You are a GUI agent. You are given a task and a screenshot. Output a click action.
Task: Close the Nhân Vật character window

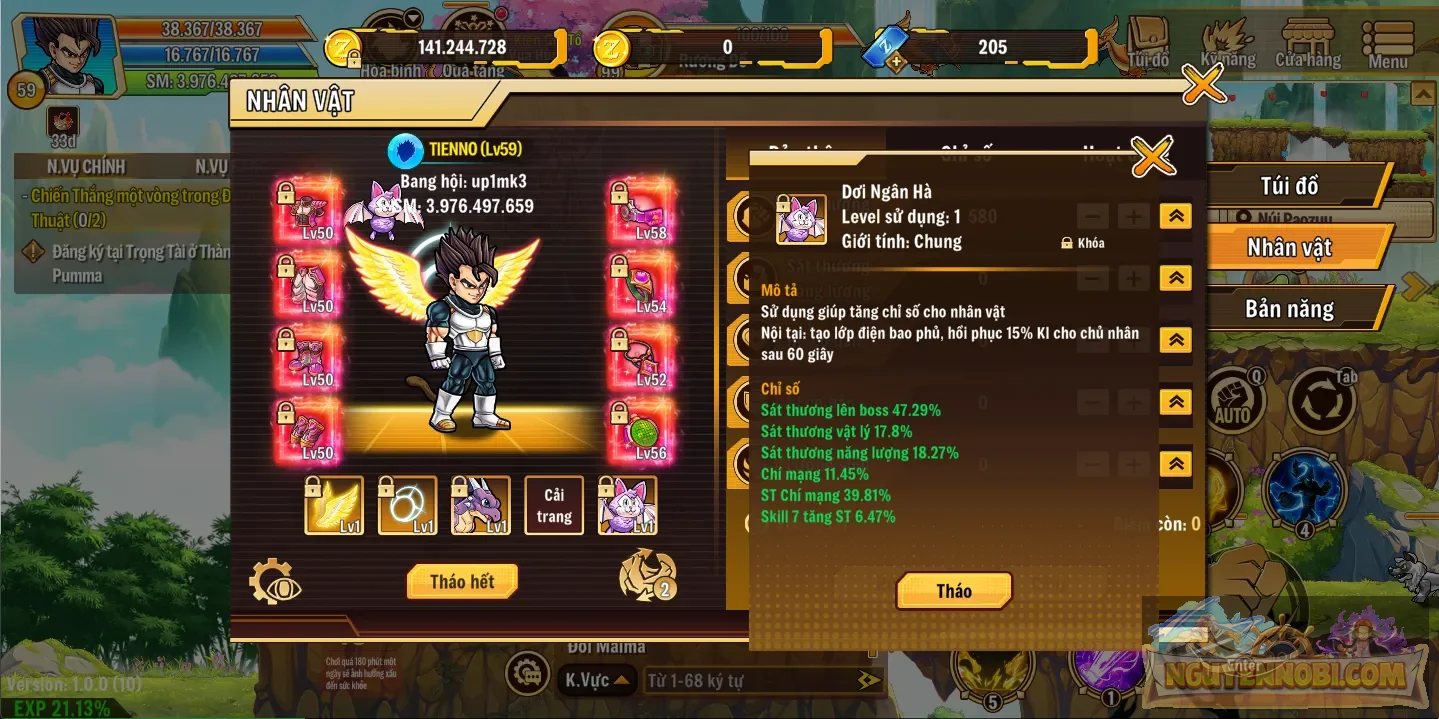point(1203,85)
